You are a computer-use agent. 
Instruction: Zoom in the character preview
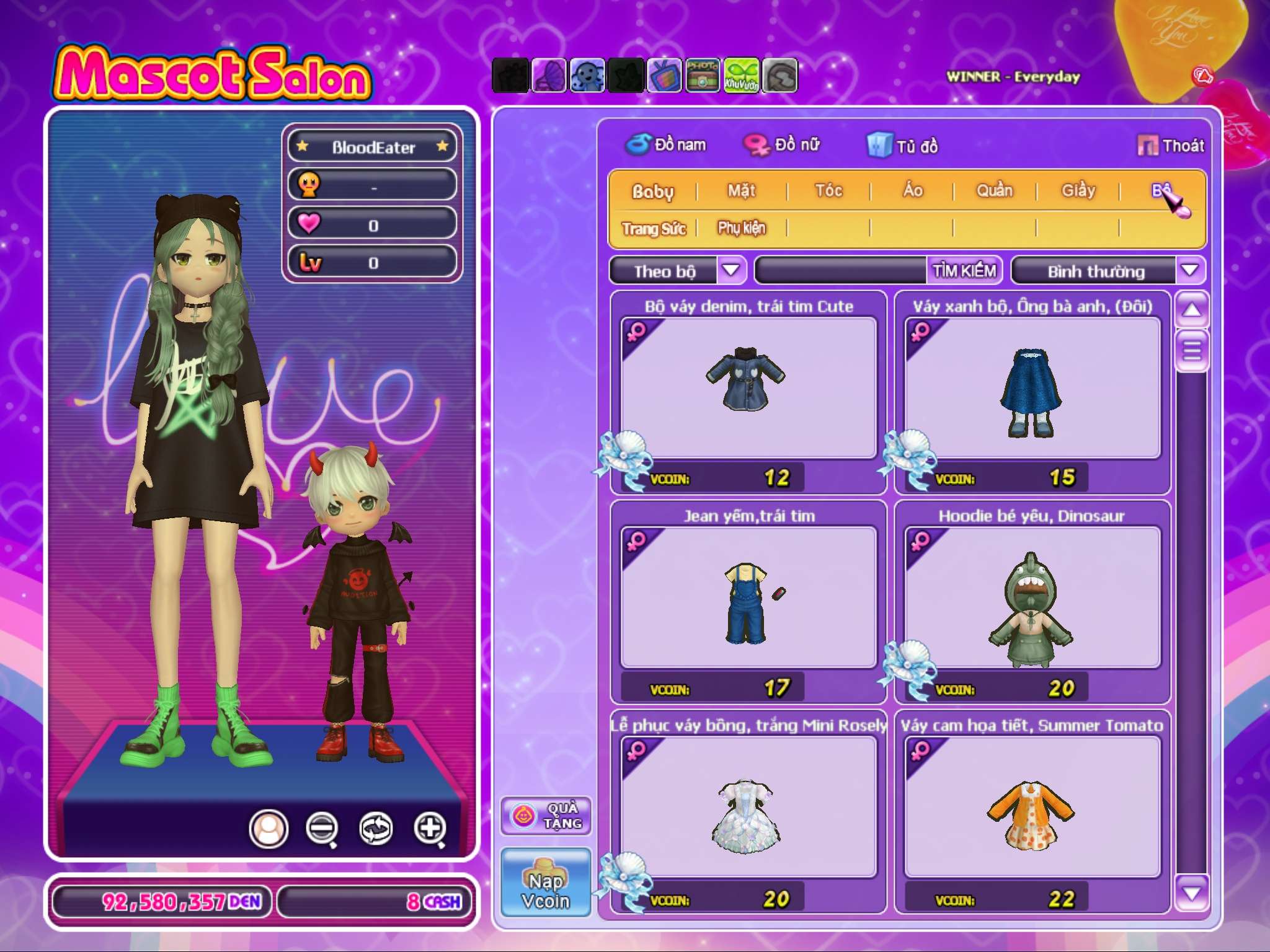tap(430, 828)
